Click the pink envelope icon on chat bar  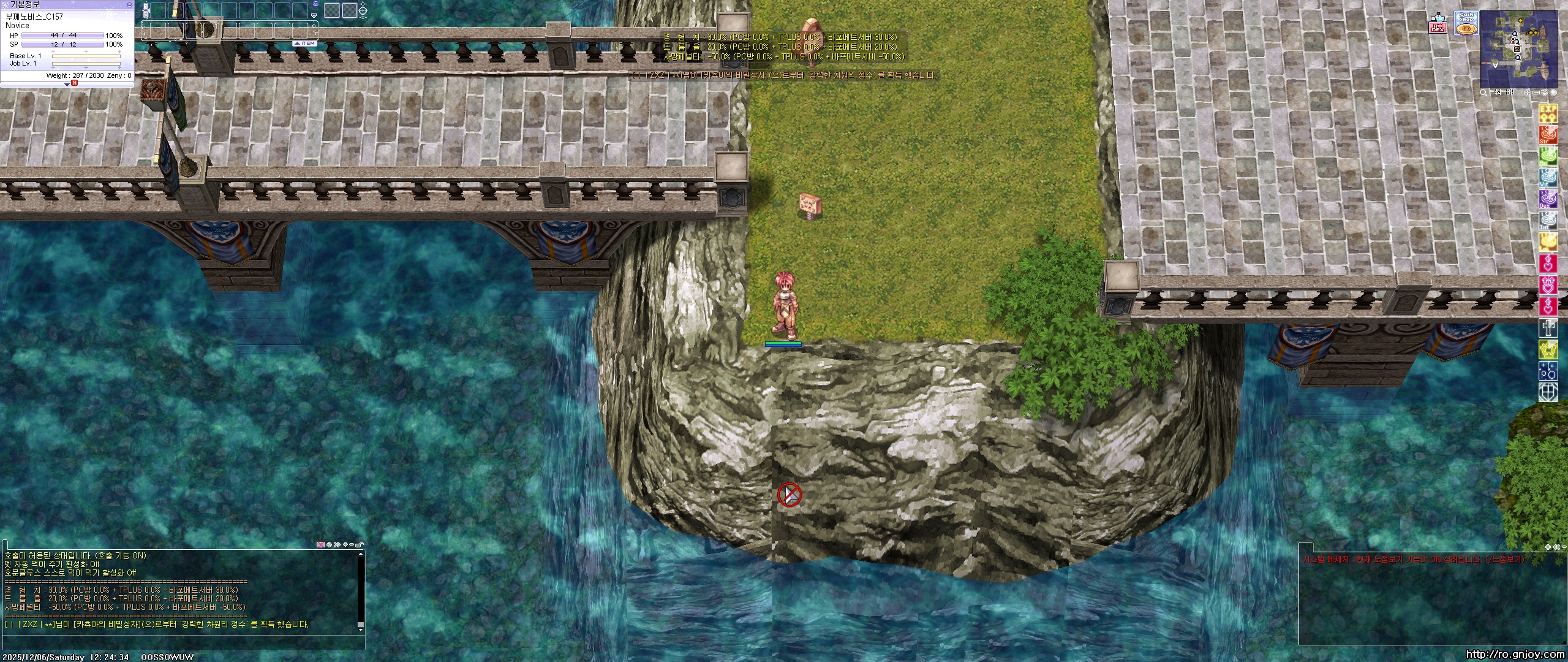[x=320, y=544]
